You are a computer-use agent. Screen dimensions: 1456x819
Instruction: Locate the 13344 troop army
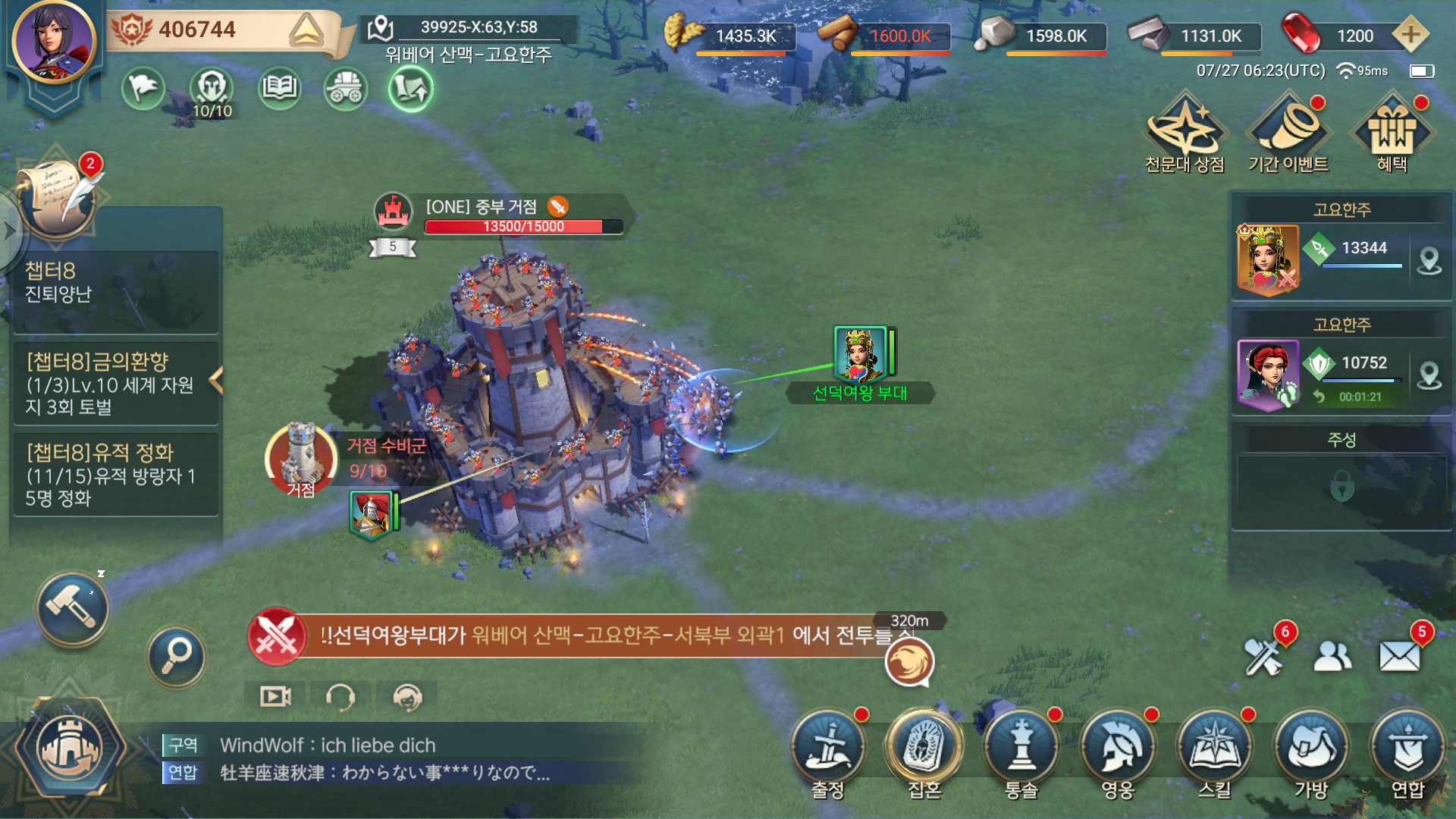[1429, 261]
